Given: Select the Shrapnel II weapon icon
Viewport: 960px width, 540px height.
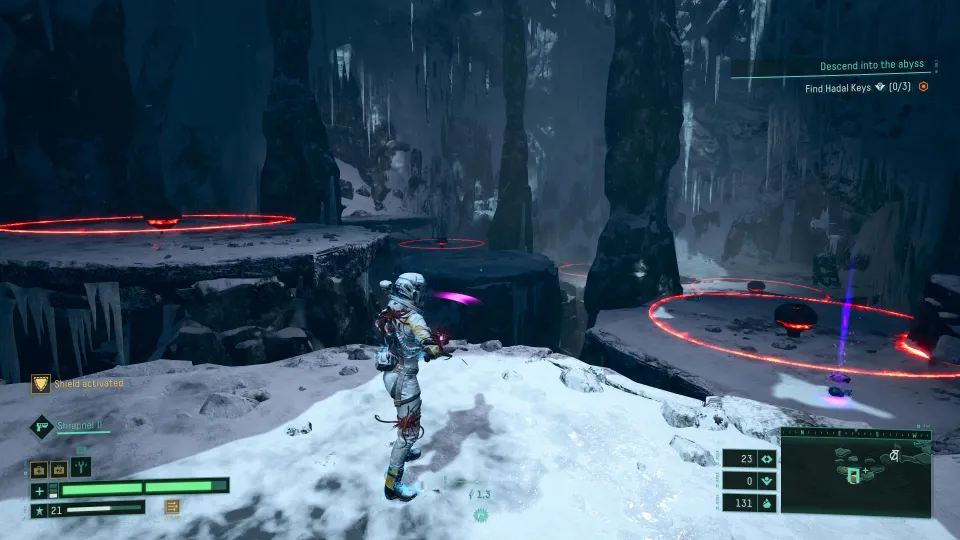Looking at the screenshot, I should [40, 427].
